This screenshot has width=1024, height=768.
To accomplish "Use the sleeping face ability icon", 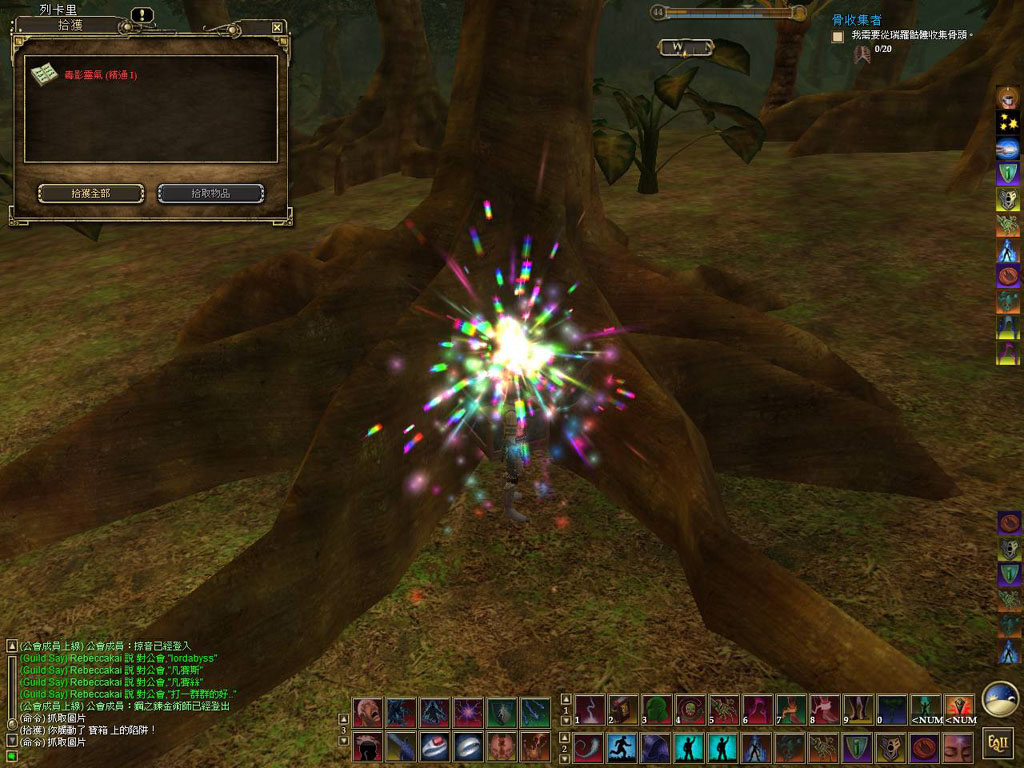I will 957,747.
